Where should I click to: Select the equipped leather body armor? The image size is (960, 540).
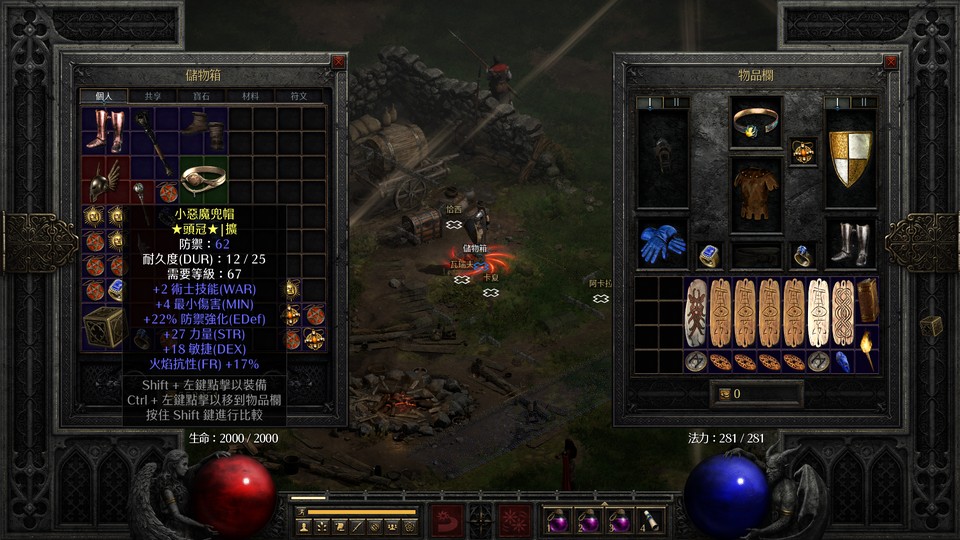(755, 192)
